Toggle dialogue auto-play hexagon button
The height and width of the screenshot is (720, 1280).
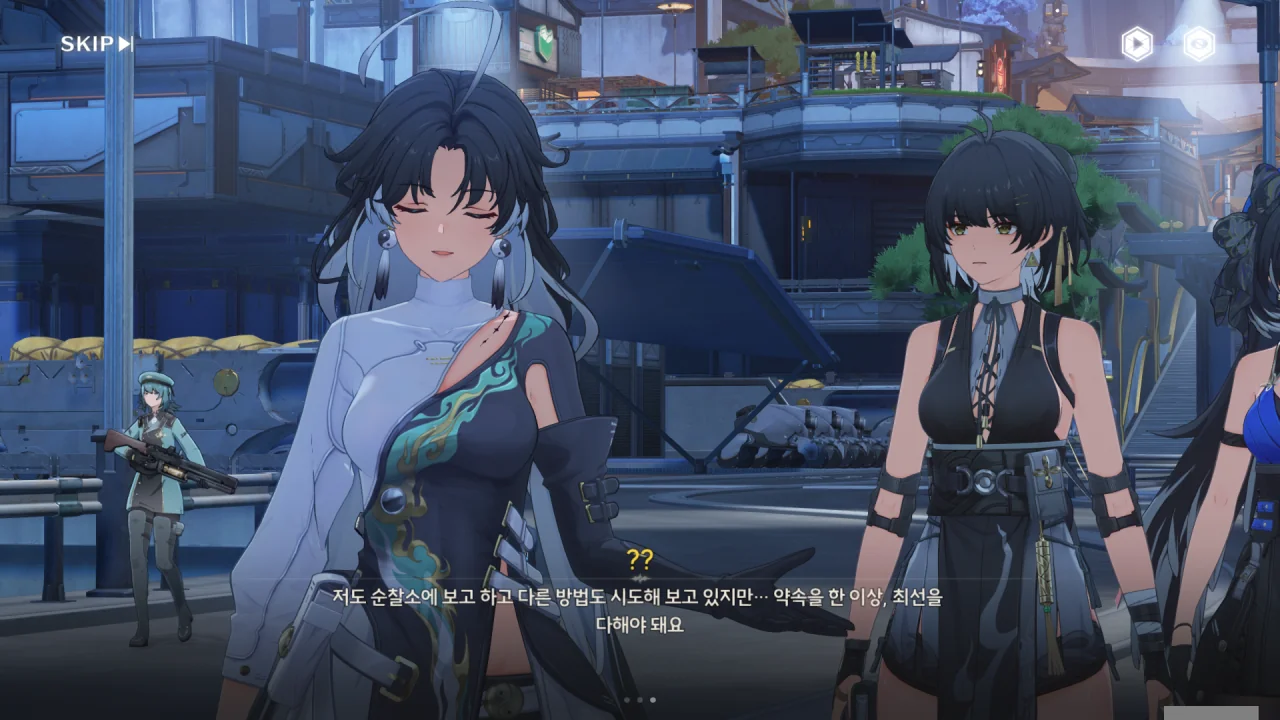1137,44
